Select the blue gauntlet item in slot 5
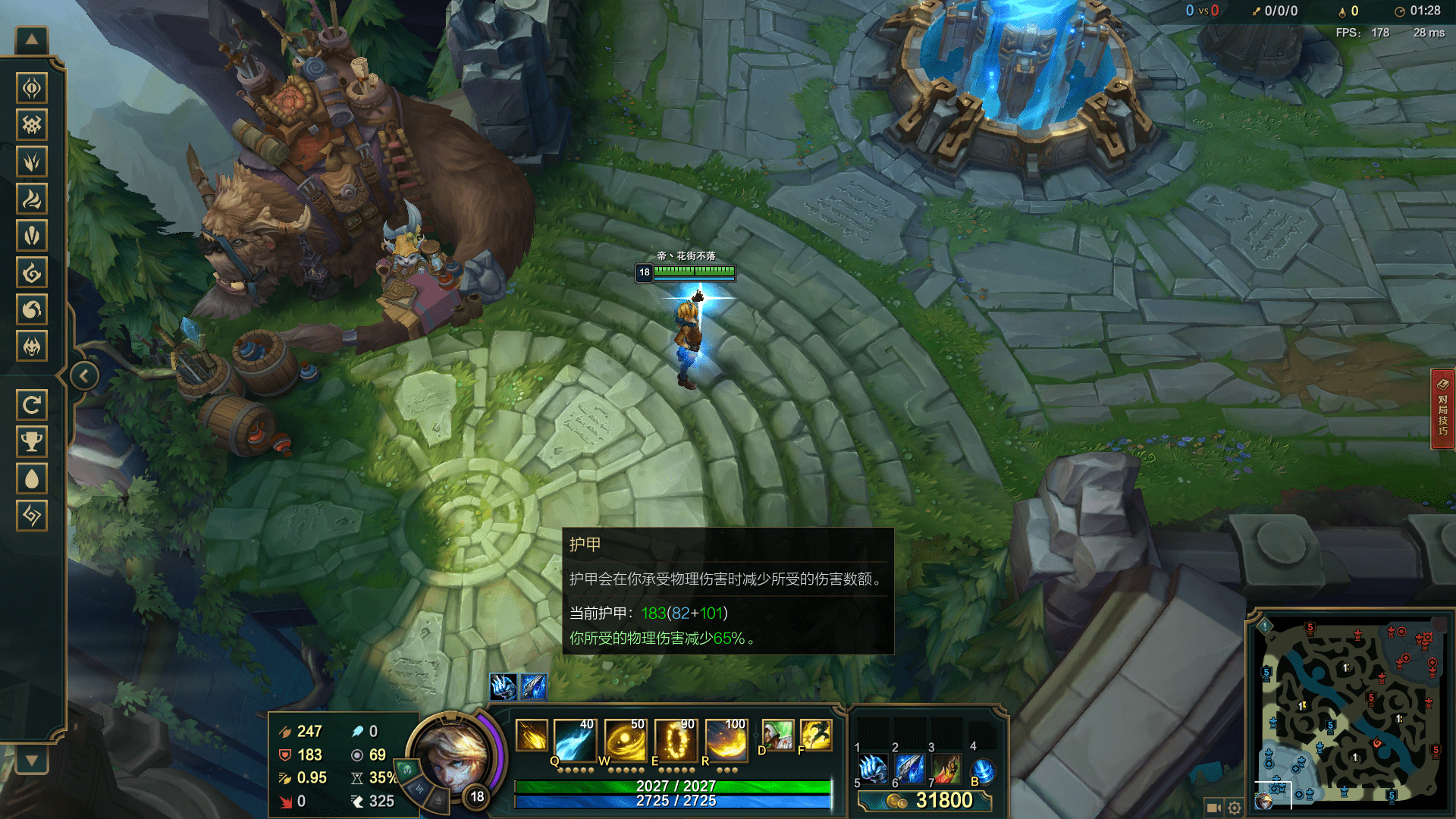Viewport: 1456px width, 819px height. click(874, 770)
